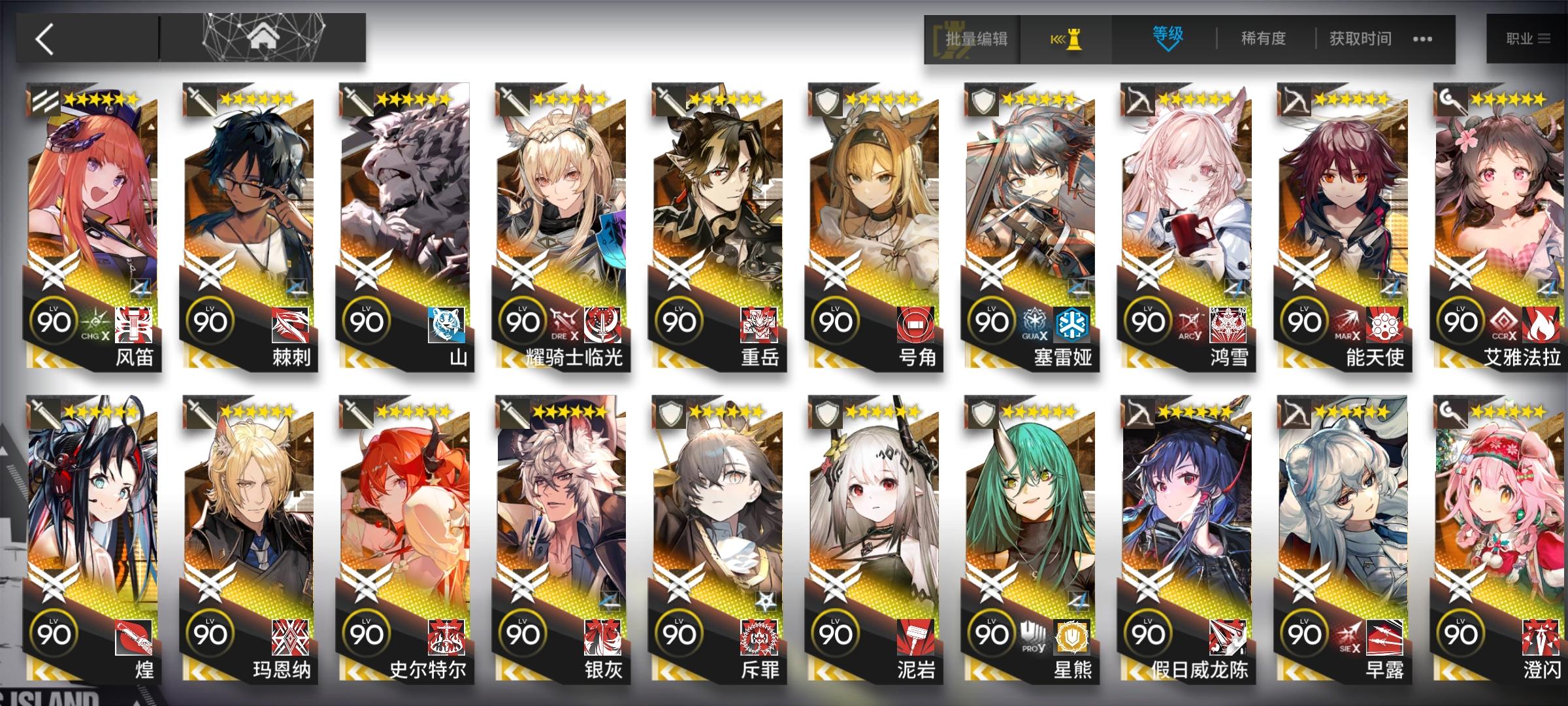The image size is (1568, 706).
Task: Select 煌's operator portrait
Action: (x=91, y=516)
